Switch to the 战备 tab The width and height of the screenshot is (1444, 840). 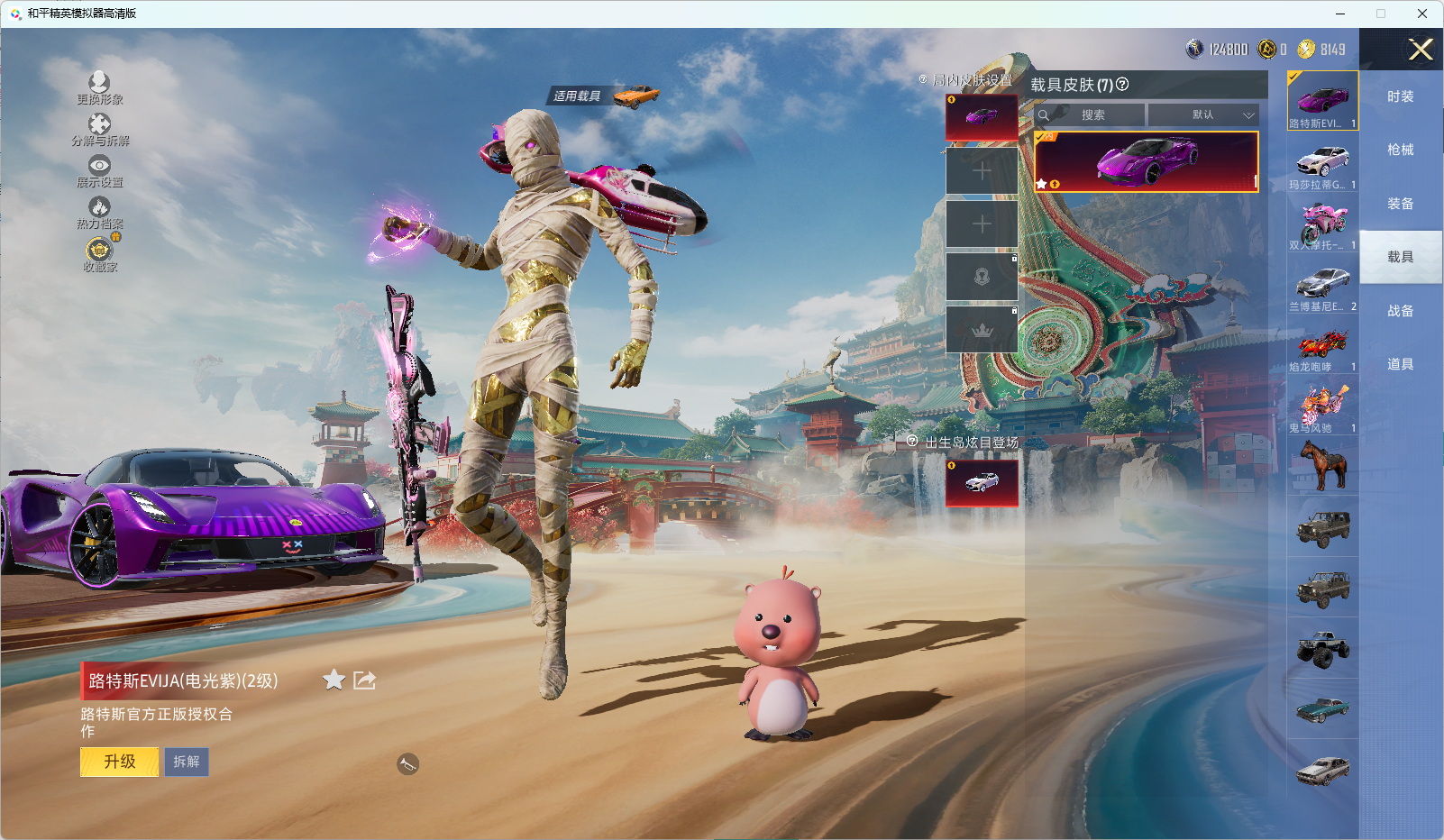coord(1400,311)
